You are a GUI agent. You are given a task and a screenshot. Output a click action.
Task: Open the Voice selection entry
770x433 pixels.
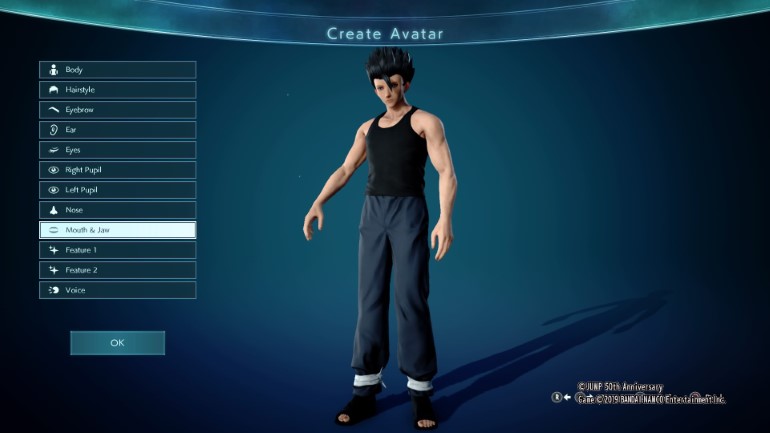117,290
